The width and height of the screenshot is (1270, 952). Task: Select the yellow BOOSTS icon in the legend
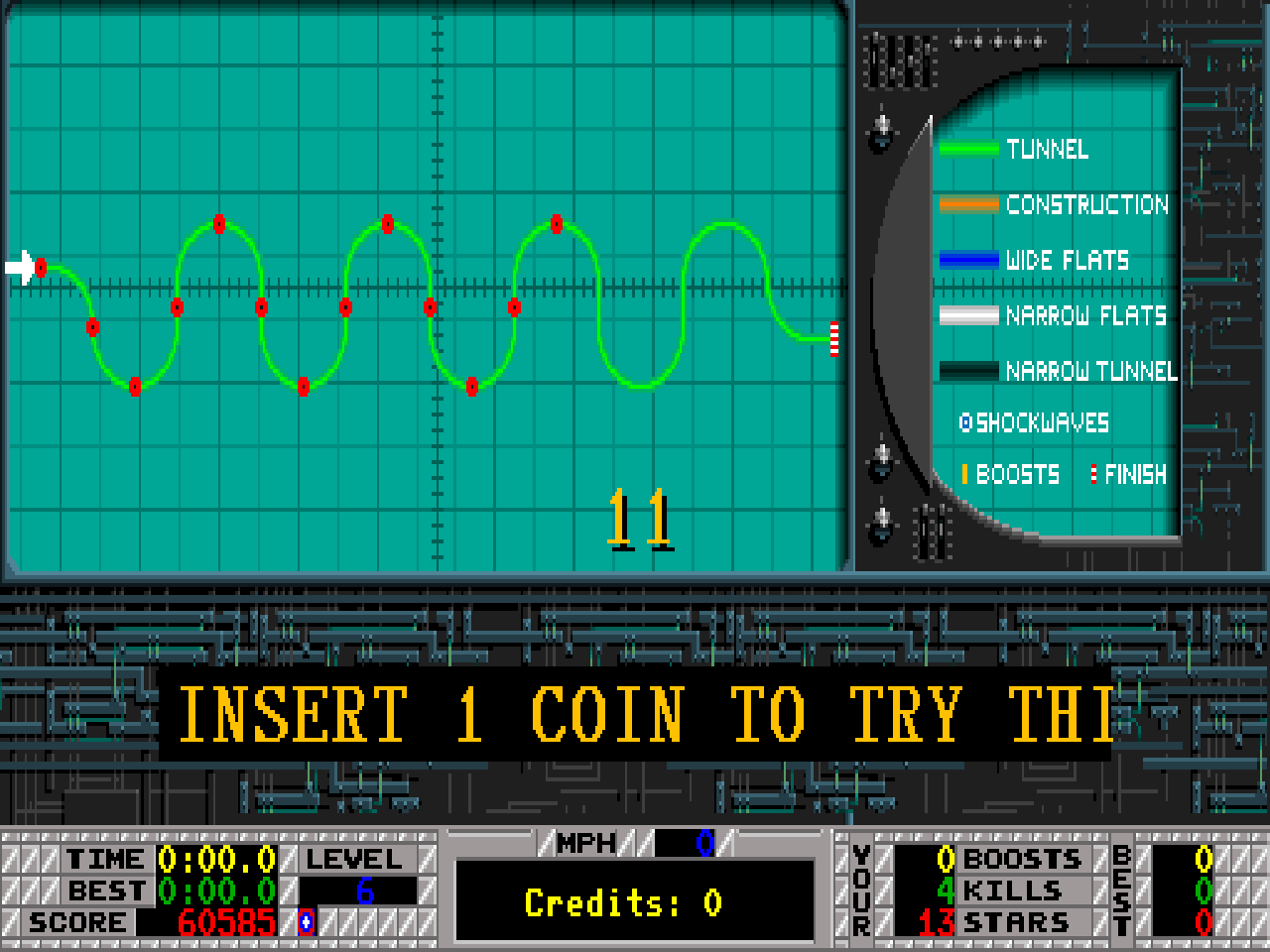[965, 474]
